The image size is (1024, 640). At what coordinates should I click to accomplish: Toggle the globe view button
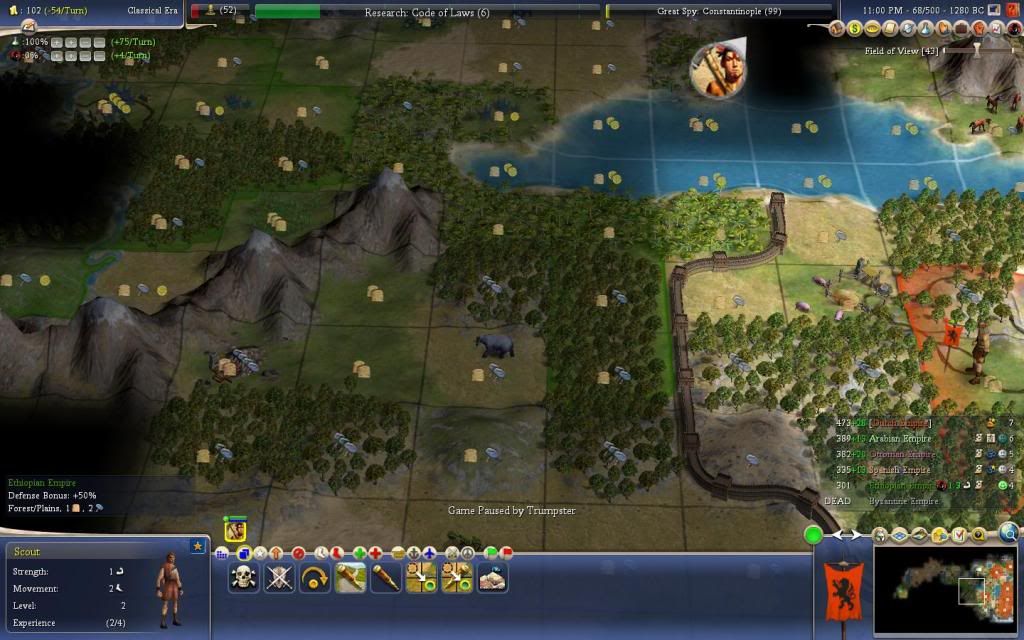(1009, 533)
